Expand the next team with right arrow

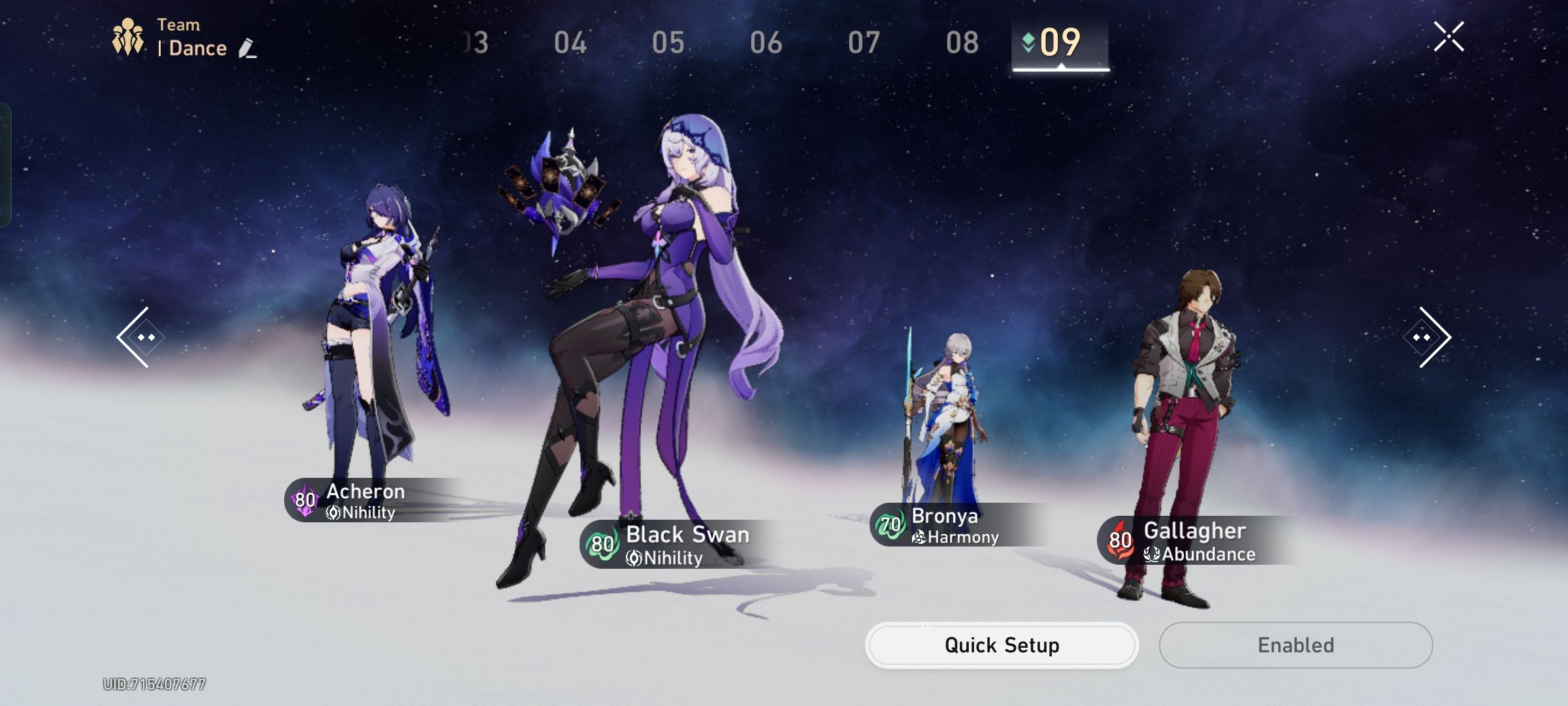coord(1428,336)
